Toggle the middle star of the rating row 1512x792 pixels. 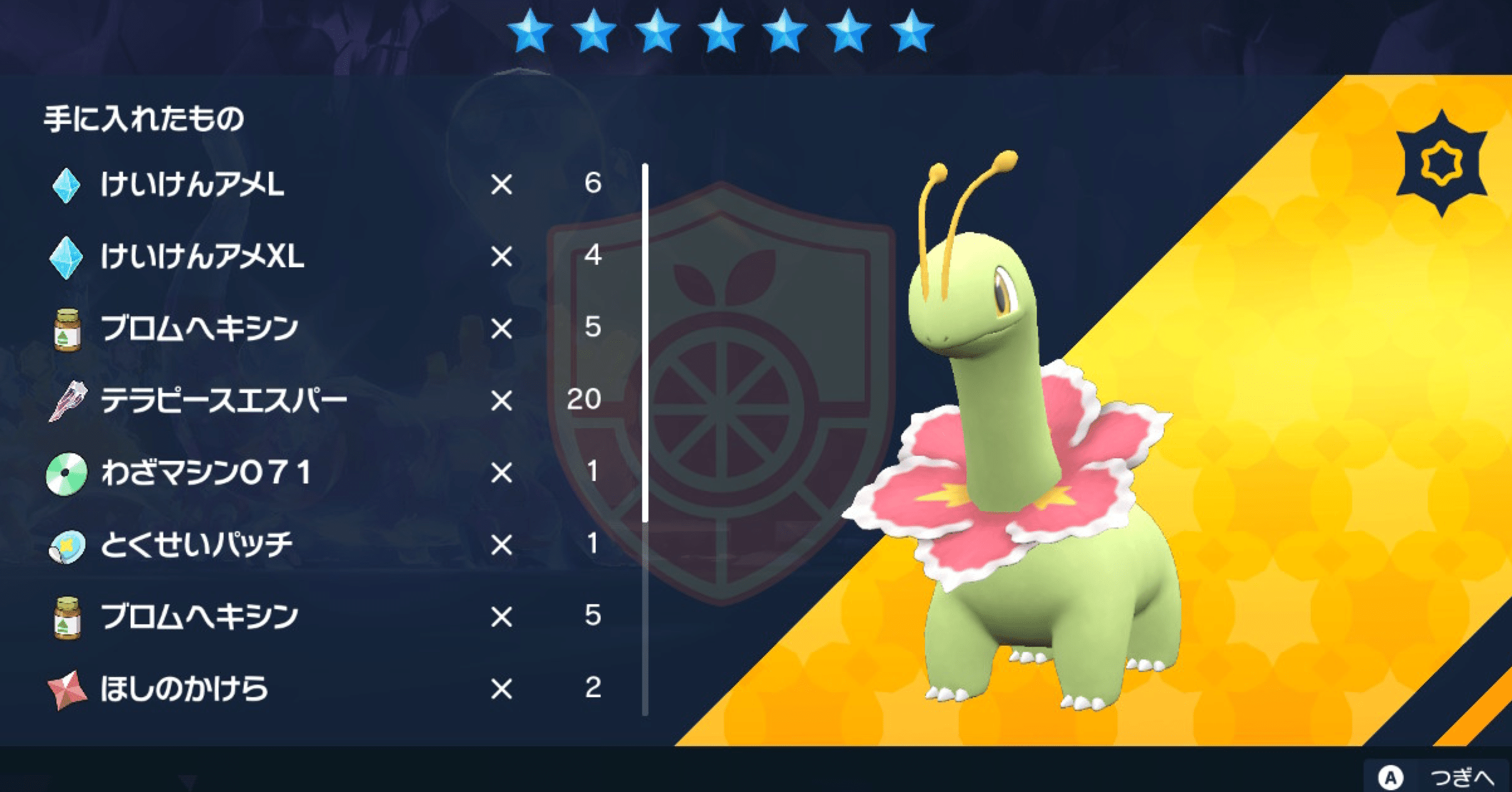[x=720, y=29]
